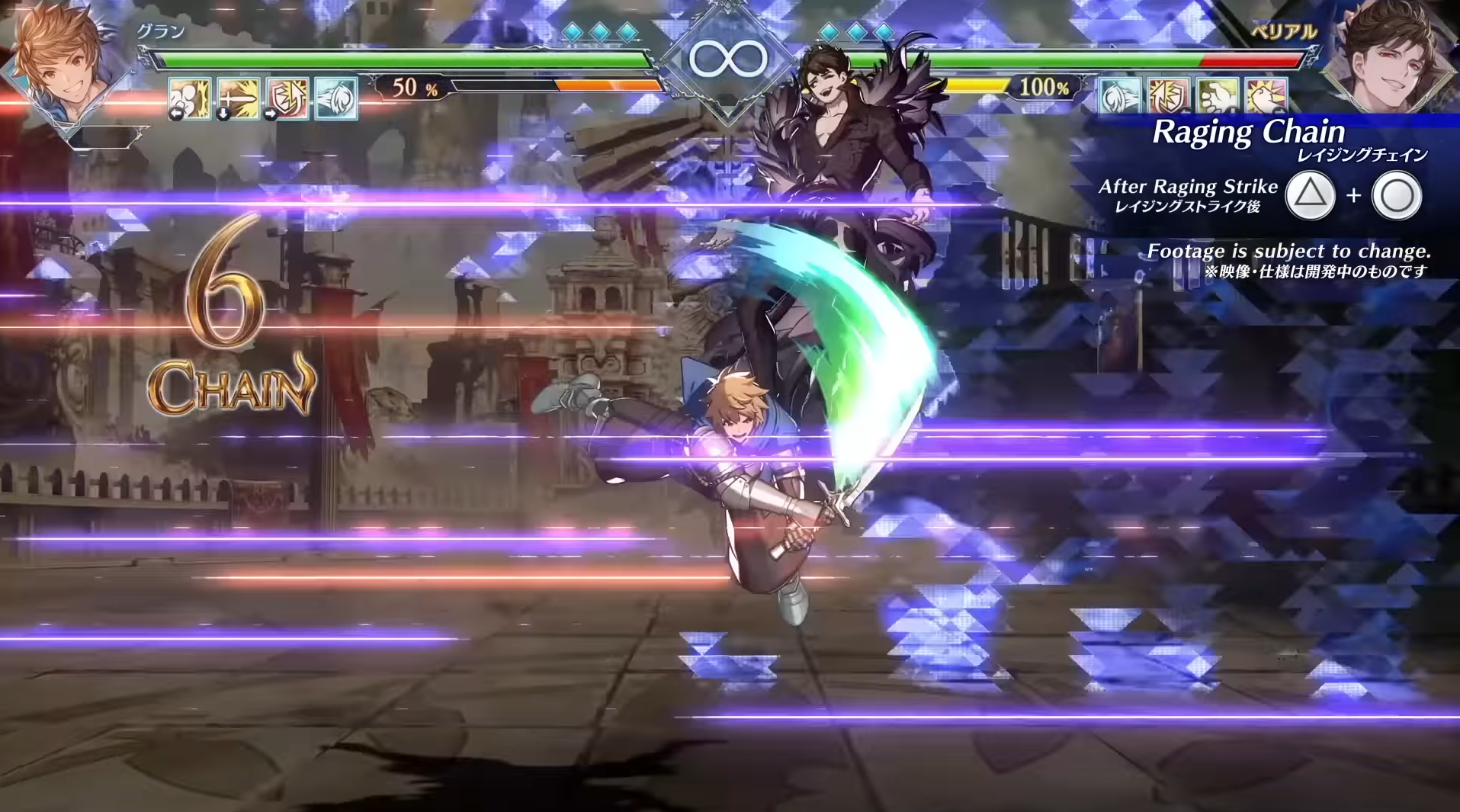Toggle the down-arrow input on the sword skill
Viewport: 1460px width, 812px height.
(223, 114)
